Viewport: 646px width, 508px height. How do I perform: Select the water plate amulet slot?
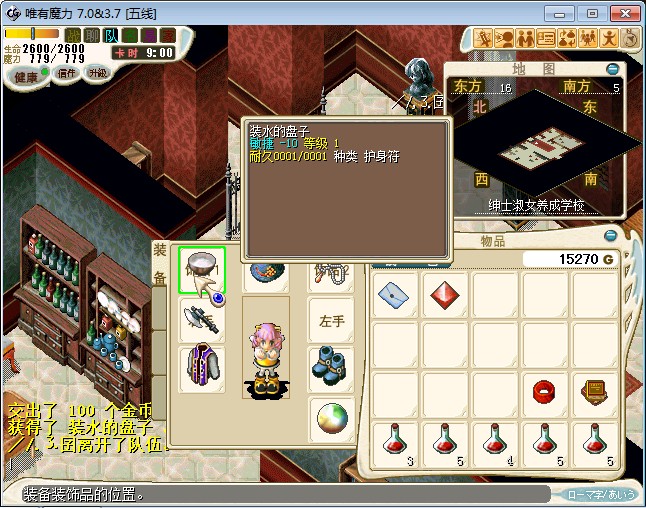[201, 270]
